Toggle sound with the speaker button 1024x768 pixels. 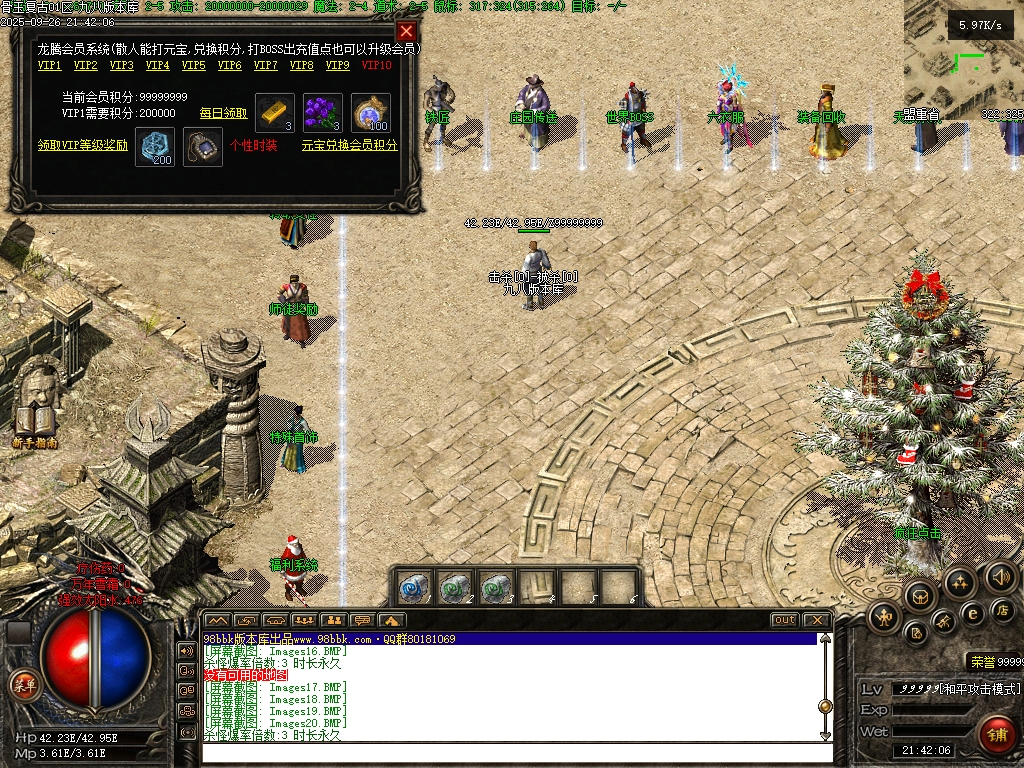[x=1000, y=576]
